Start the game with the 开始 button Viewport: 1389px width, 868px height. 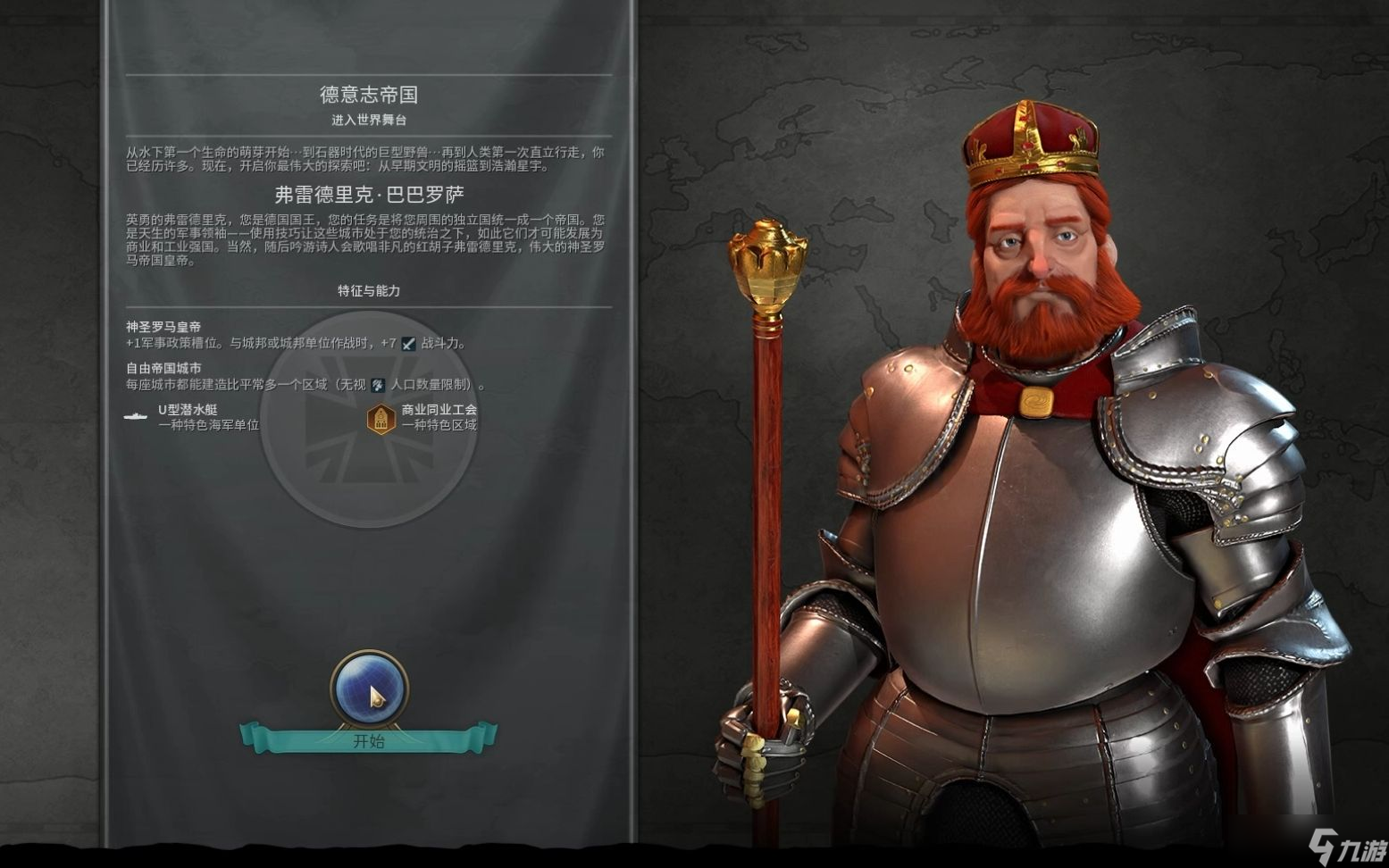(x=368, y=739)
